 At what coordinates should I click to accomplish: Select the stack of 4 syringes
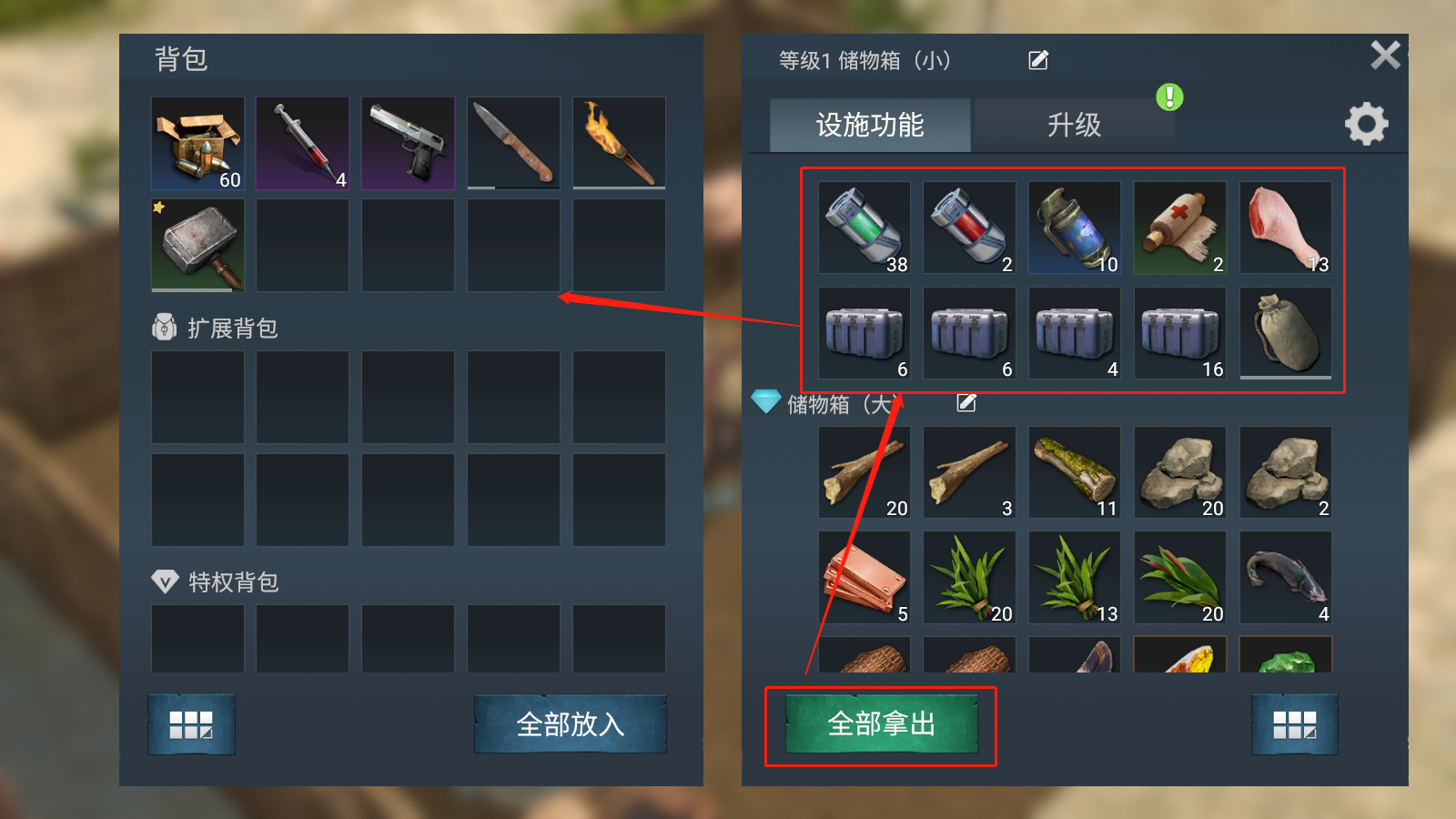tap(301, 143)
